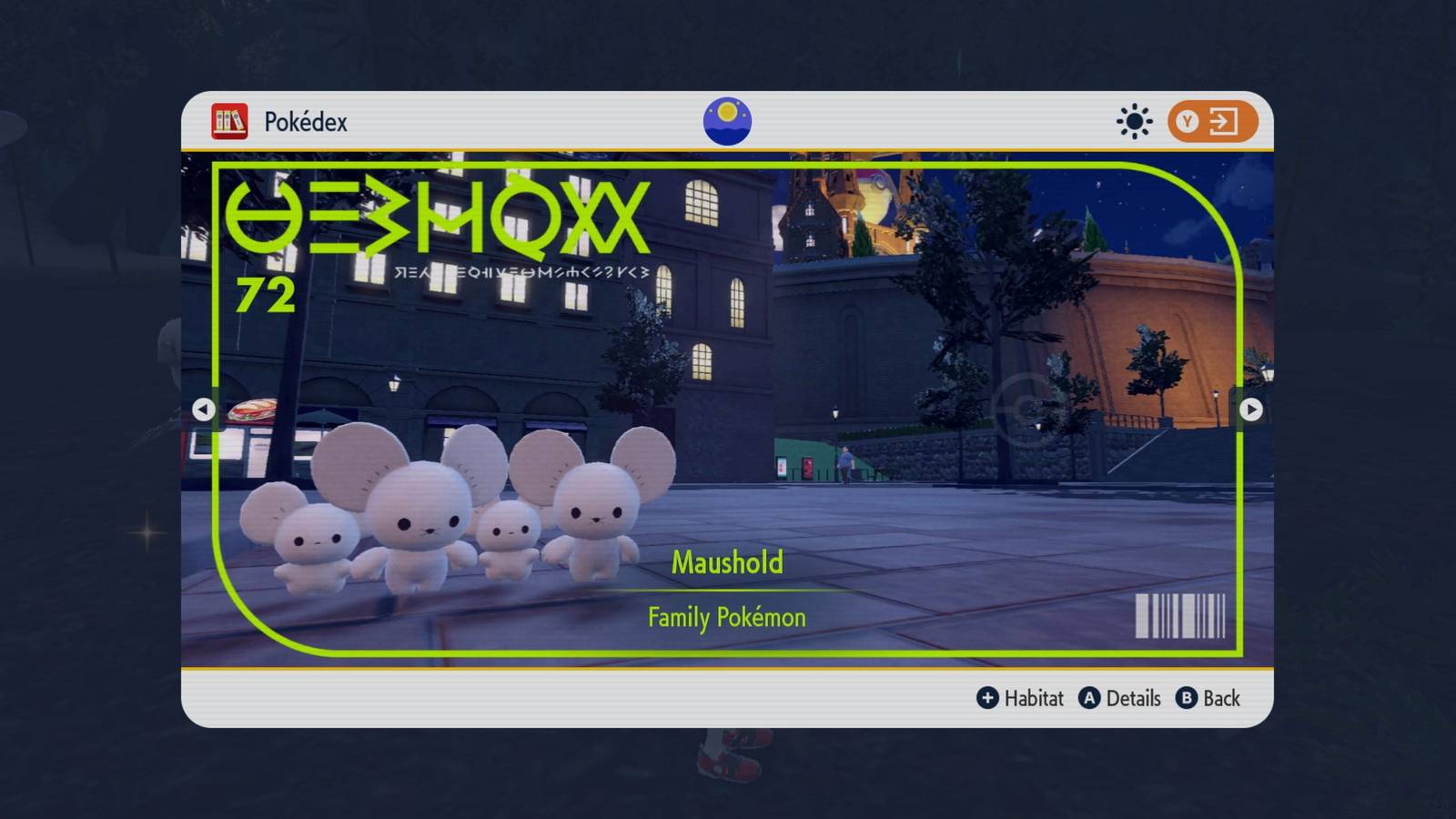Show the previous Pokédex entry with left arrow

204,409
